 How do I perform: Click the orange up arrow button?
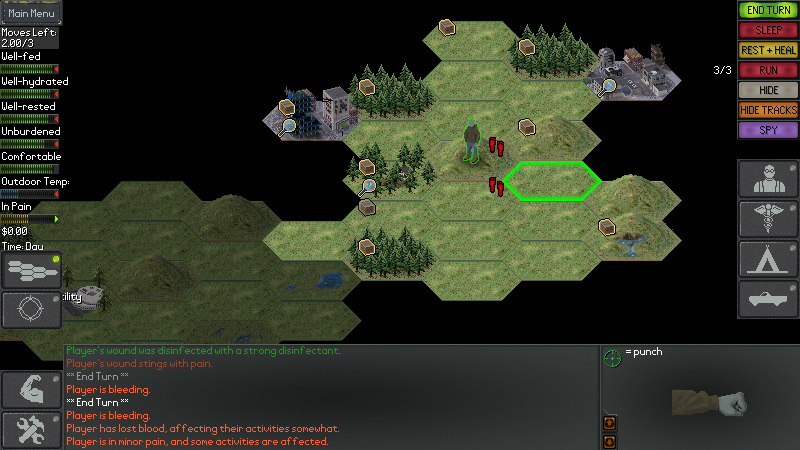click(608, 423)
